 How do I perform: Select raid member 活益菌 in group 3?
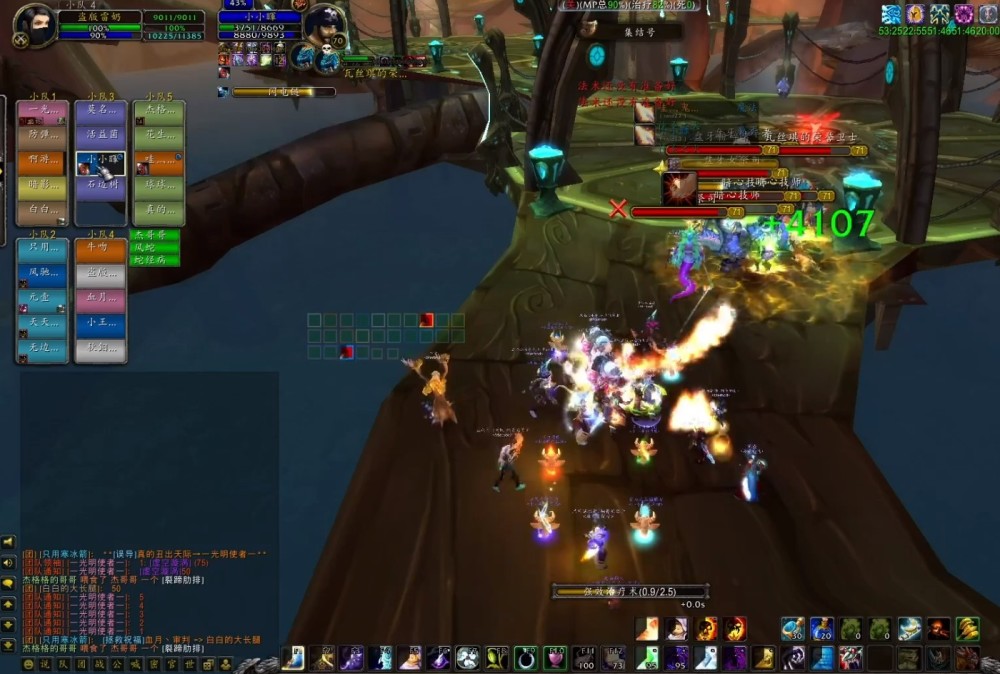click(101, 133)
